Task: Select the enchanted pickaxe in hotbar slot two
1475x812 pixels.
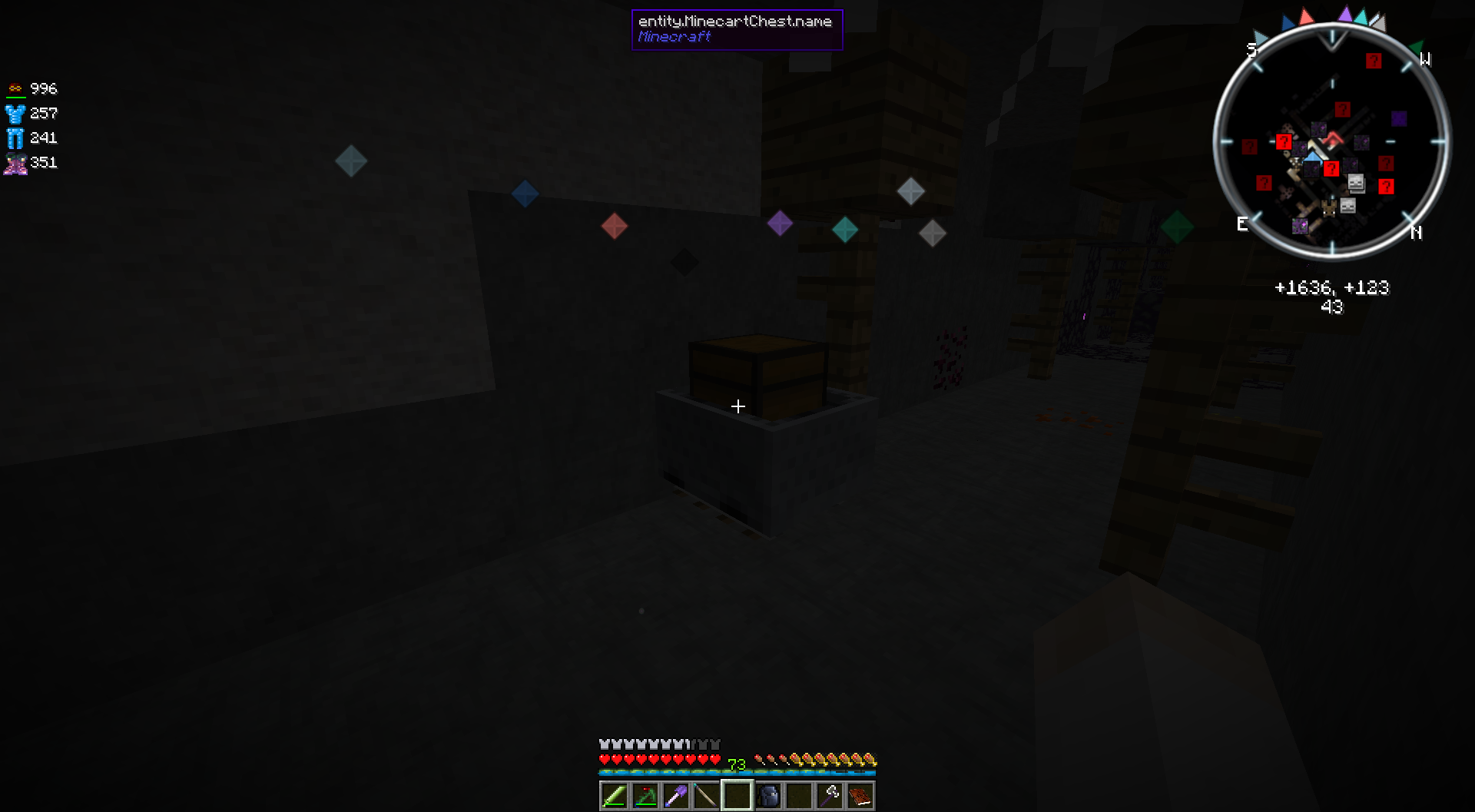Action: pos(645,796)
